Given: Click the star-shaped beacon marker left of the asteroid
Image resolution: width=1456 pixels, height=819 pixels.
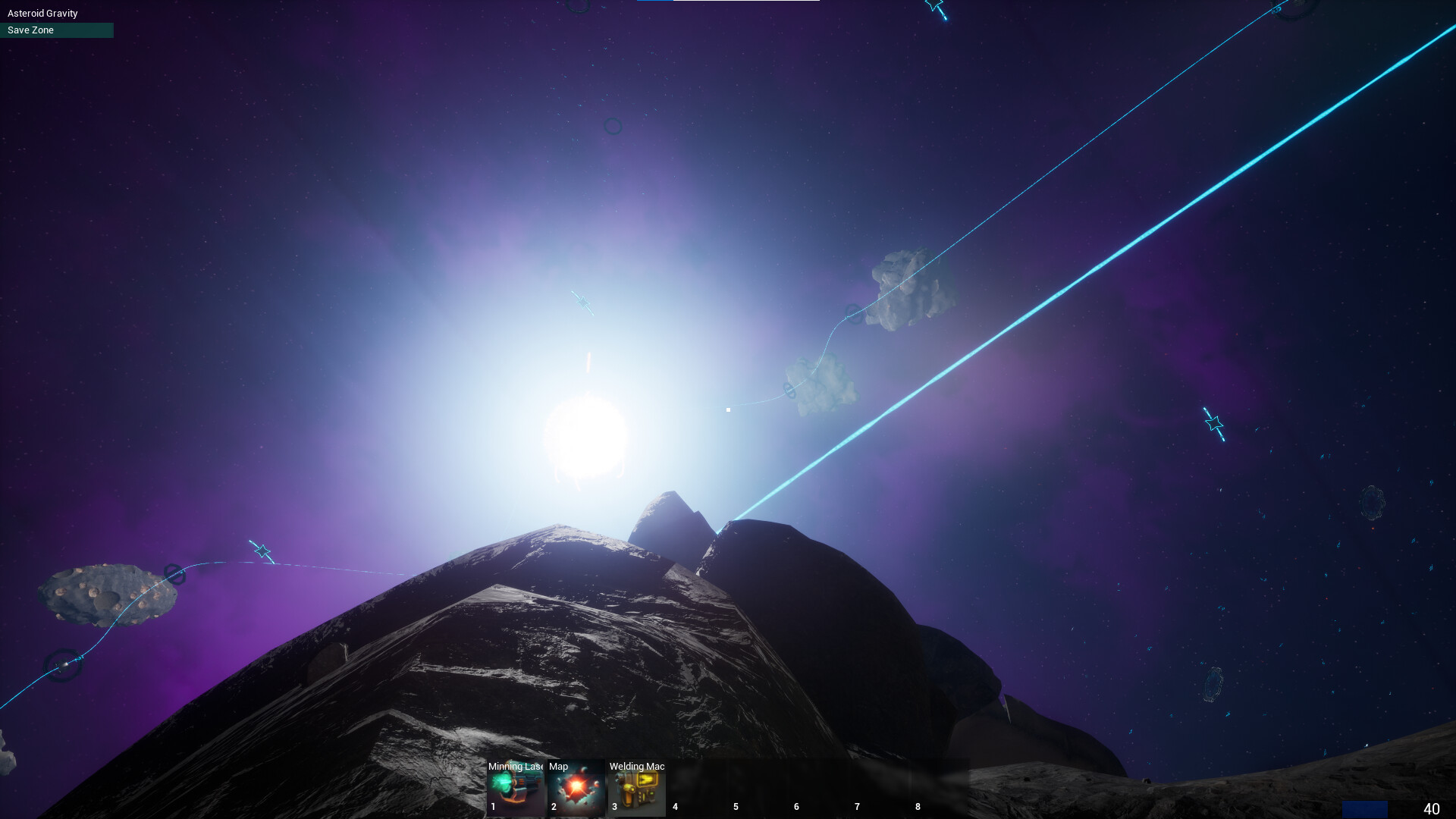Looking at the screenshot, I should click(x=262, y=551).
